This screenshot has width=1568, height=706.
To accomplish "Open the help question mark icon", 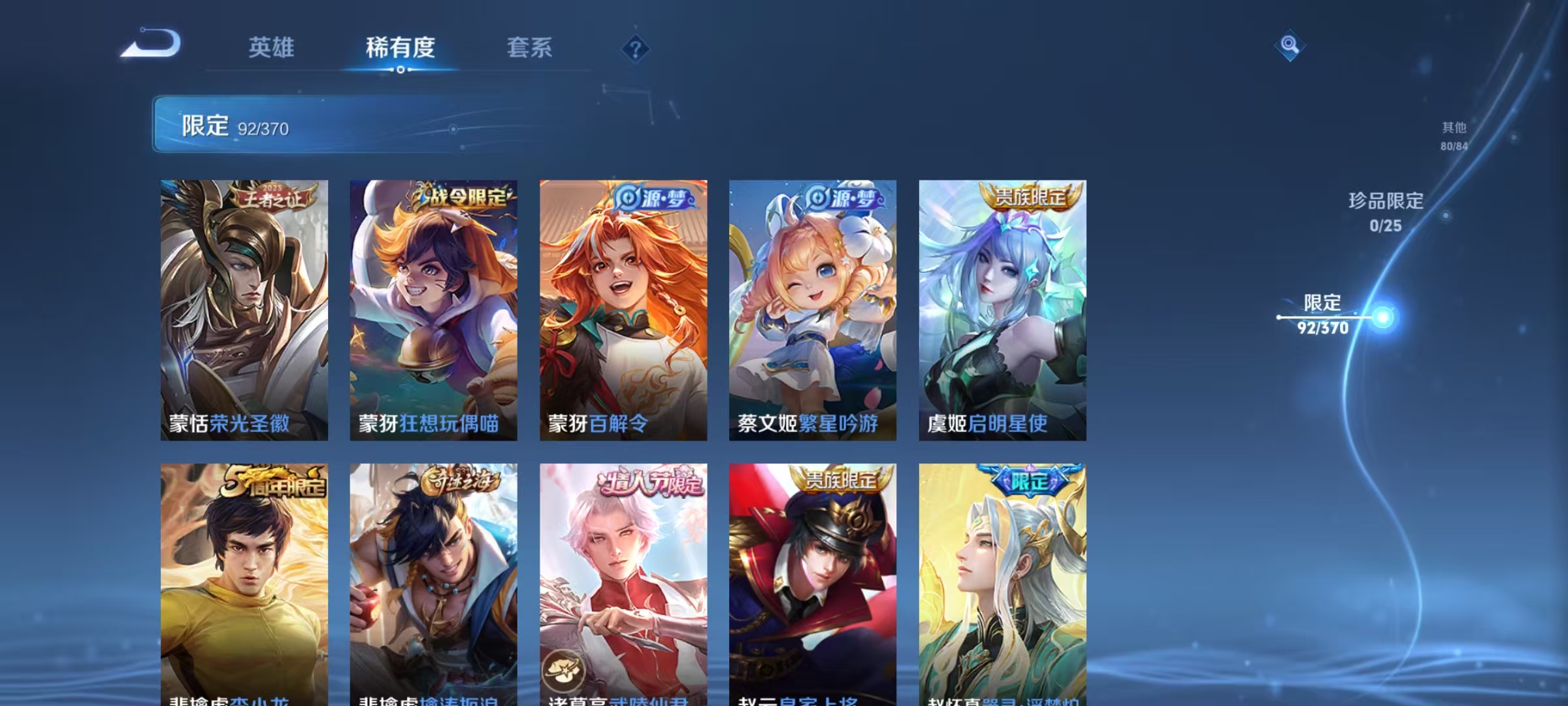I will tap(634, 48).
